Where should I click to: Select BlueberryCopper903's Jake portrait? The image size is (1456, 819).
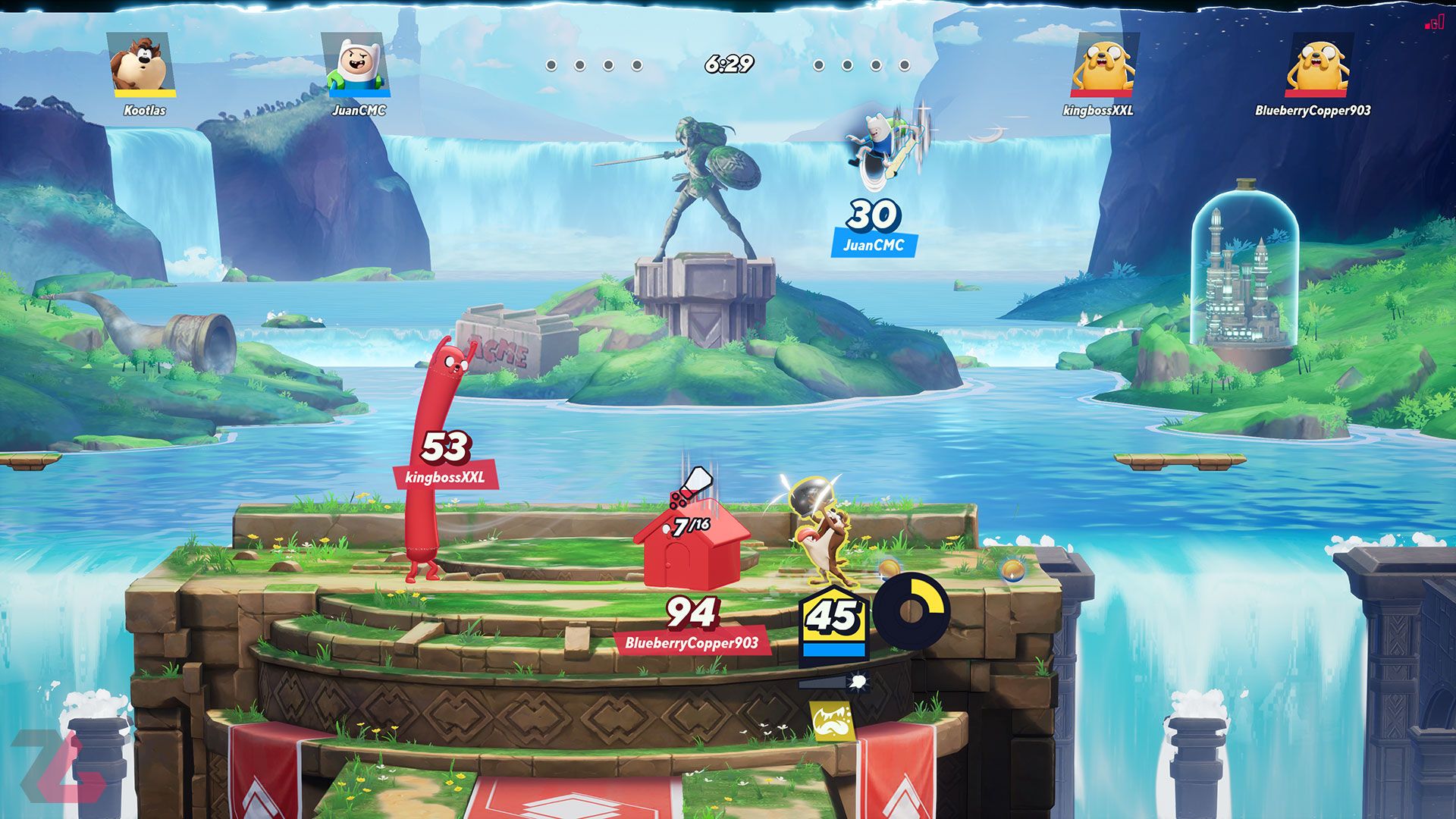point(1318,65)
